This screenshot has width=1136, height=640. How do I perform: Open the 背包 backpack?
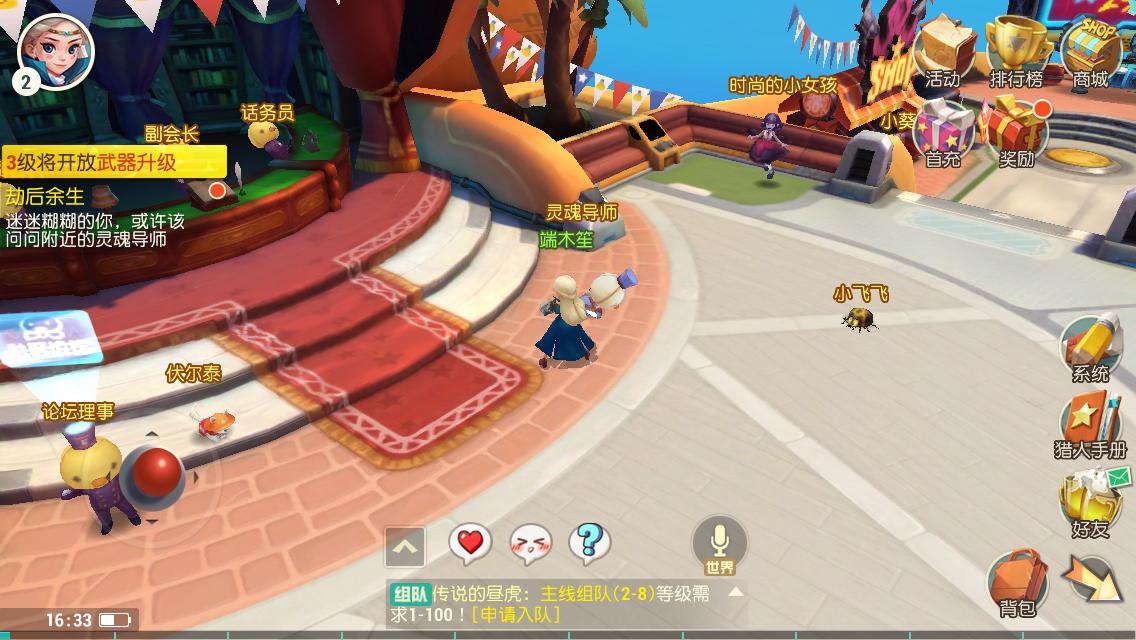coord(1017,580)
